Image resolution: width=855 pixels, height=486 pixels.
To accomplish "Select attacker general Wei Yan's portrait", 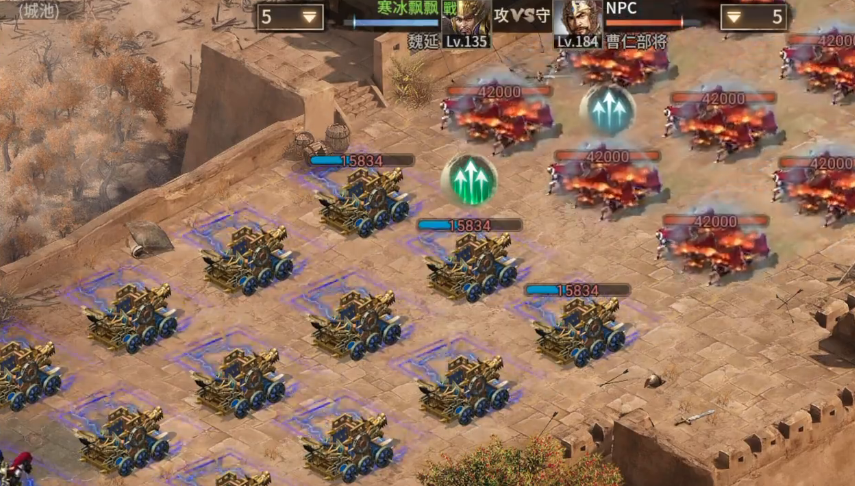I will tap(466, 18).
